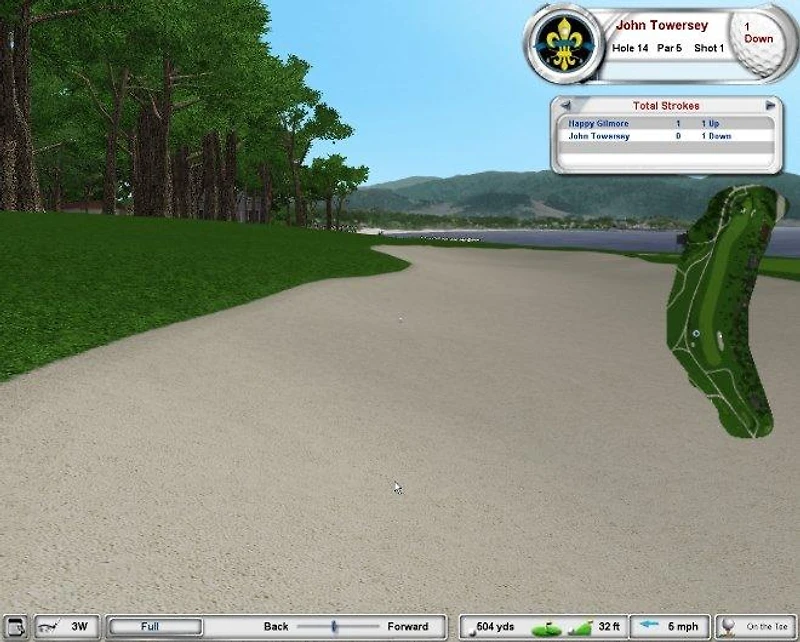Adjust the Back-Forward ball position slider
This screenshot has height=642, width=800.
[334, 627]
